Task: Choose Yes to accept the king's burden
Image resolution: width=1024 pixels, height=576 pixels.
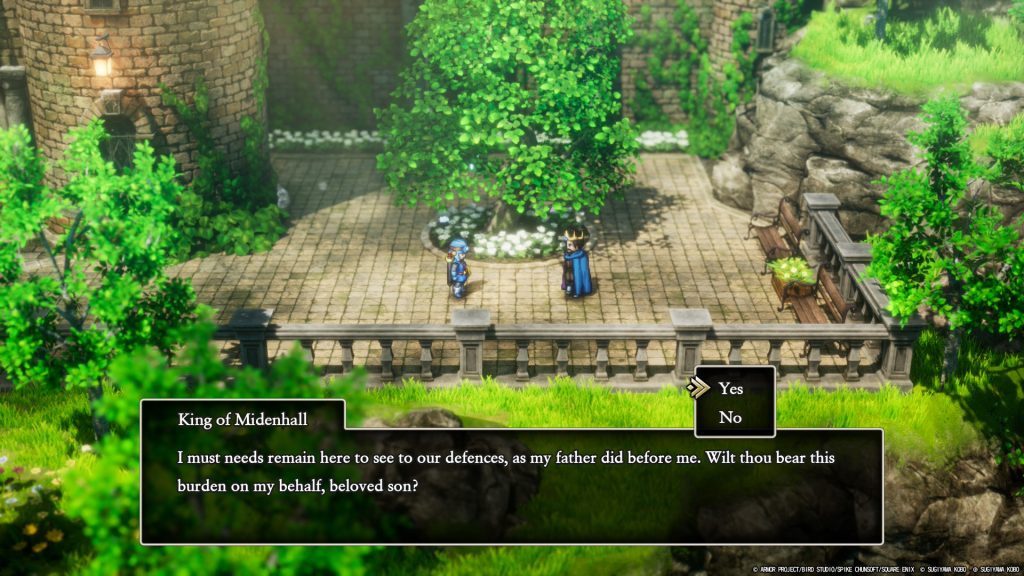Action: pos(731,389)
